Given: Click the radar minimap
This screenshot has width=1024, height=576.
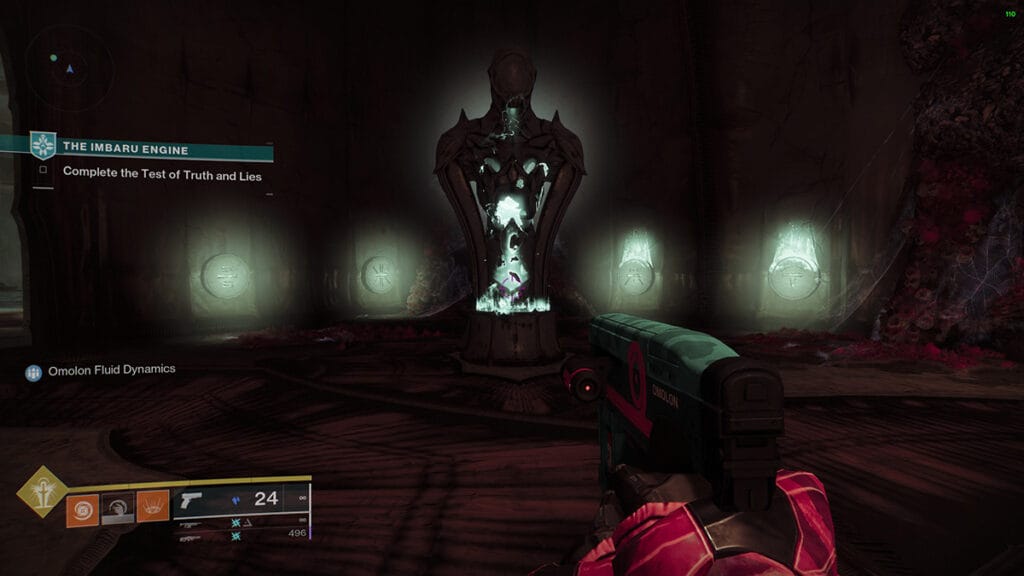Looking at the screenshot, I should (68, 67).
